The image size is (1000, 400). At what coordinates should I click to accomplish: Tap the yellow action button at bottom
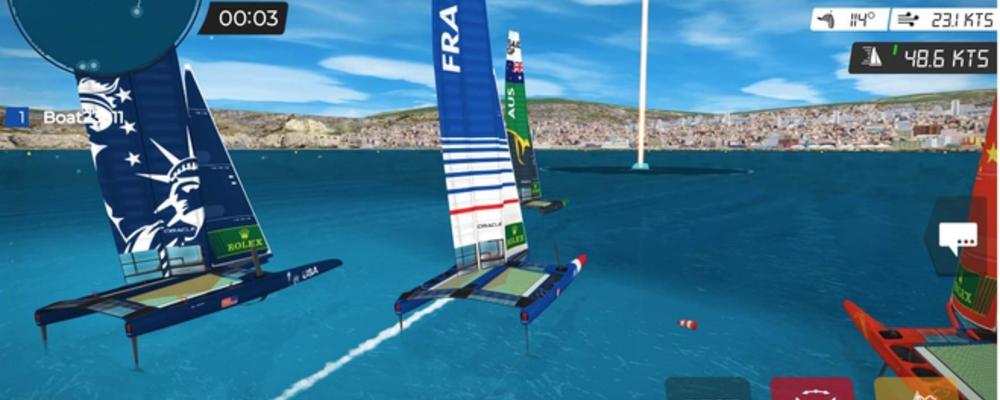[903, 389]
